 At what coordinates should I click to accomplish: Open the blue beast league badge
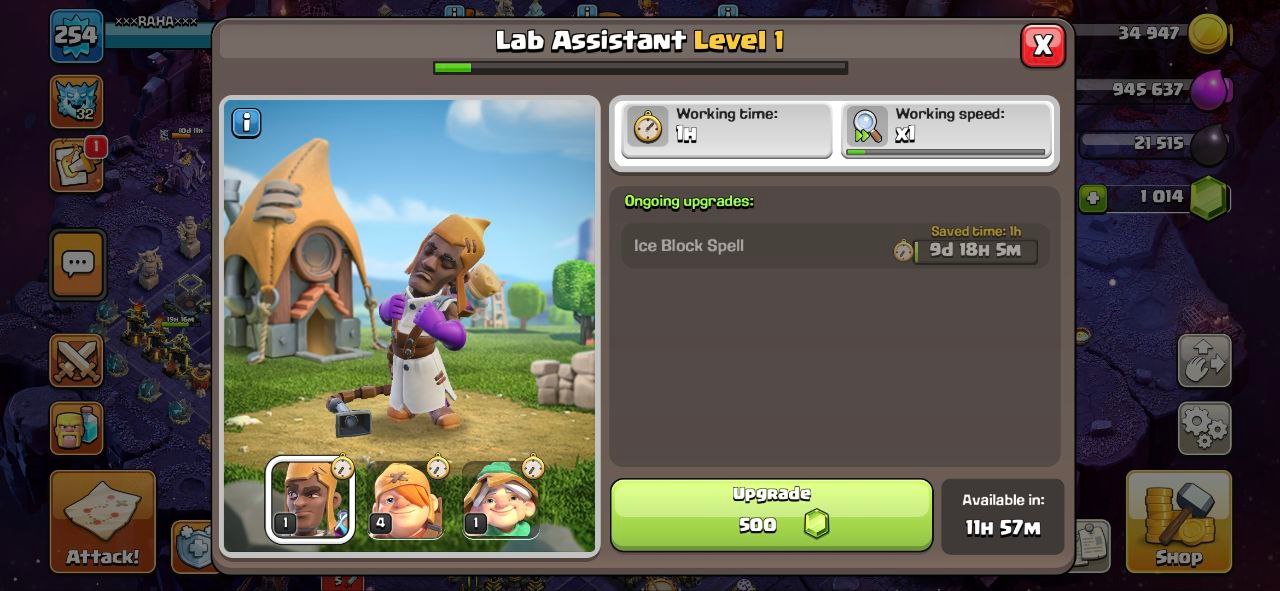[x=77, y=102]
